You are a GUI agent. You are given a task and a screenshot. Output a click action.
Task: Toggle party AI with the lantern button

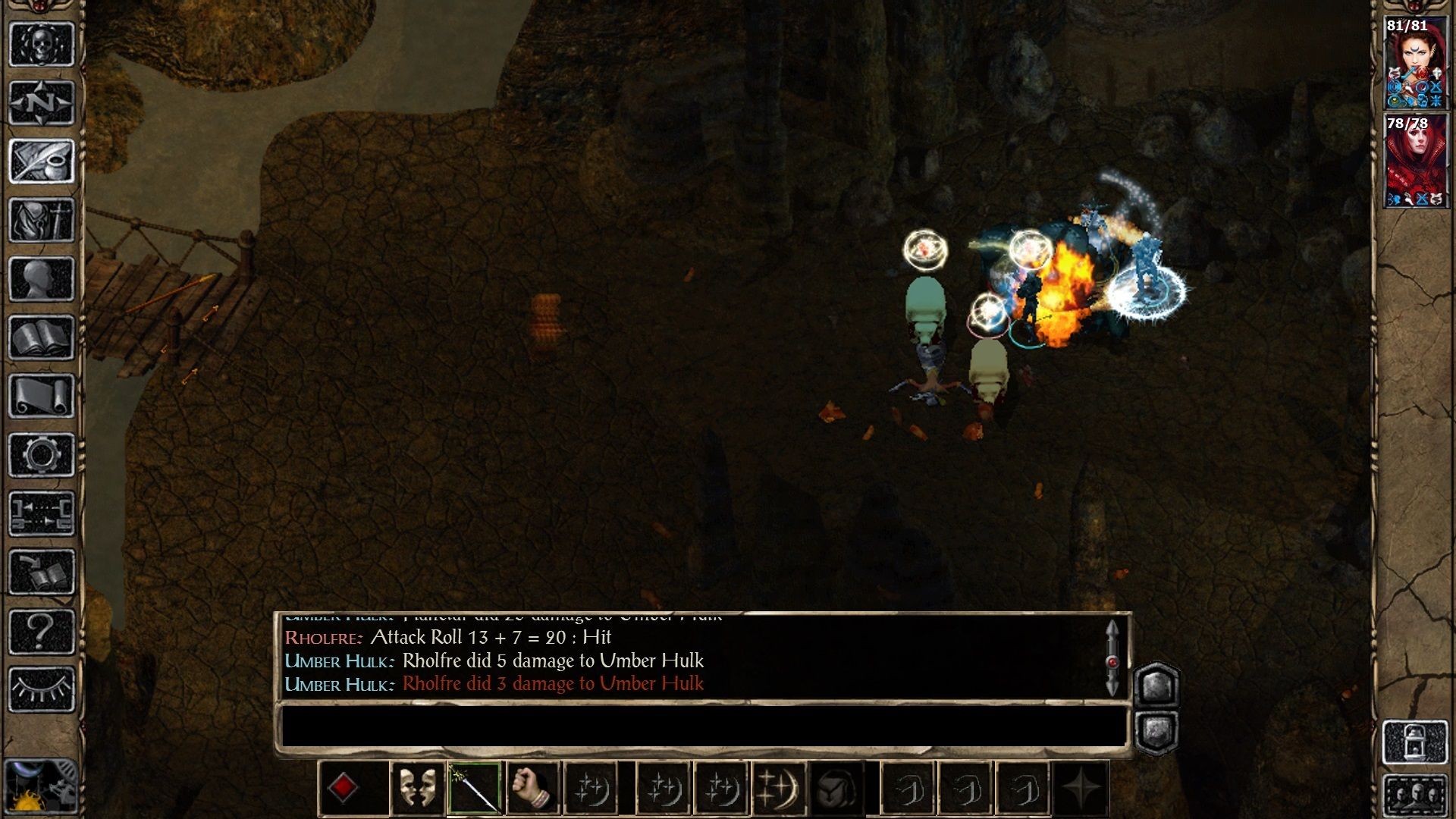pos(1416,742)
